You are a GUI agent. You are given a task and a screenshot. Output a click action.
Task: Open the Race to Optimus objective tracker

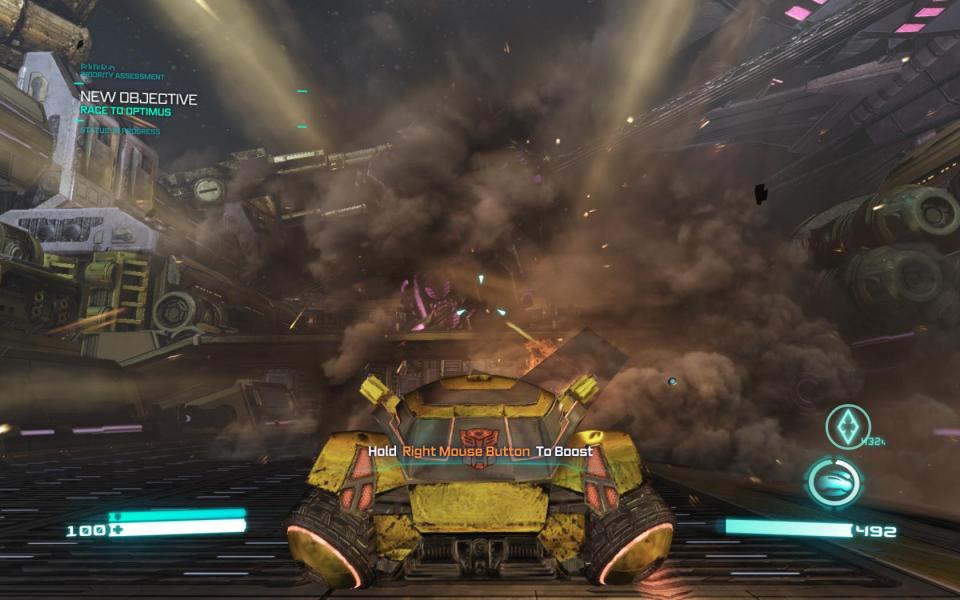pyautogui.click(x=125, y=111)
